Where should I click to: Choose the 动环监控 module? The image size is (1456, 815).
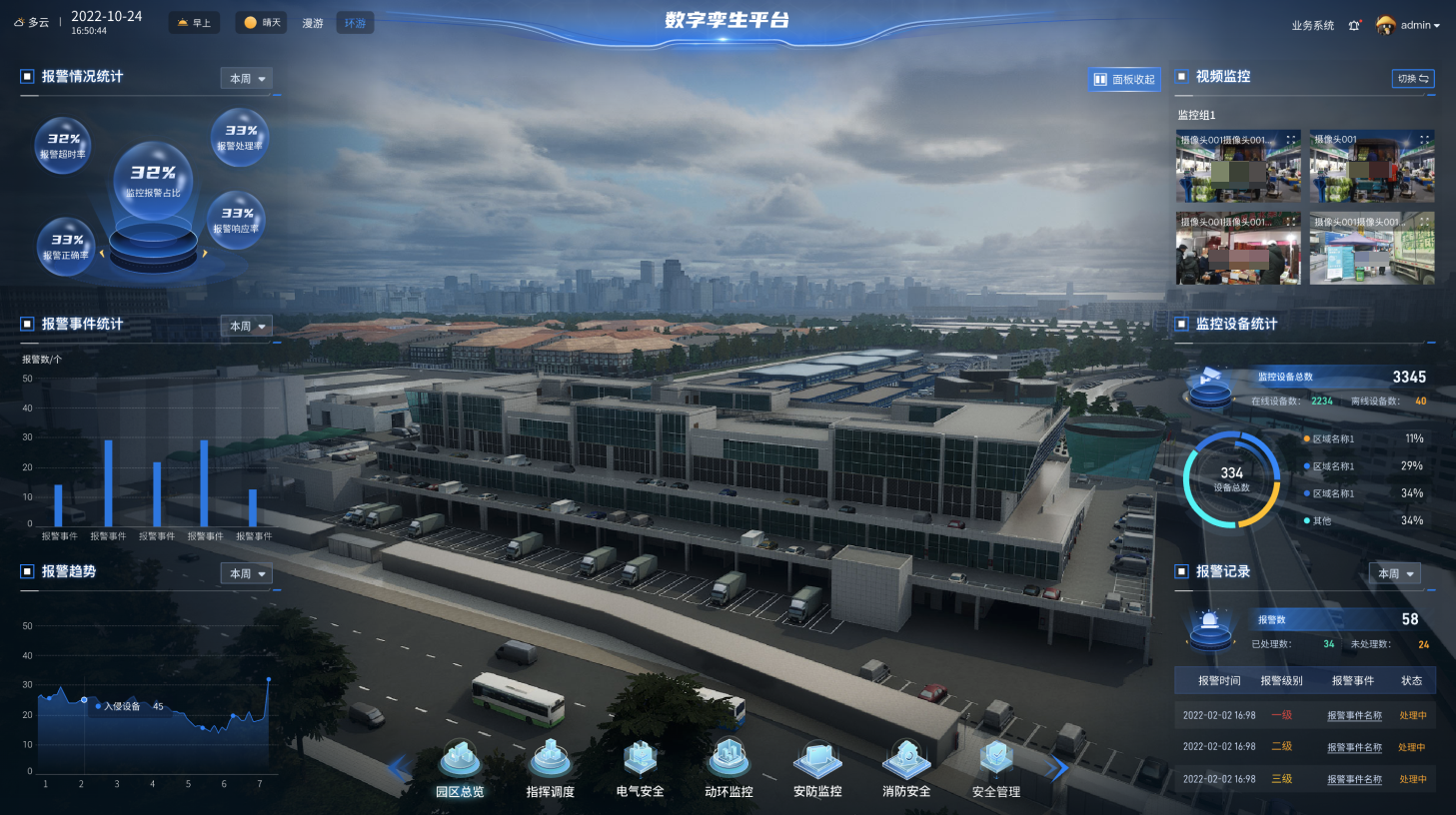pyautogui.click(x=728, y=768)
